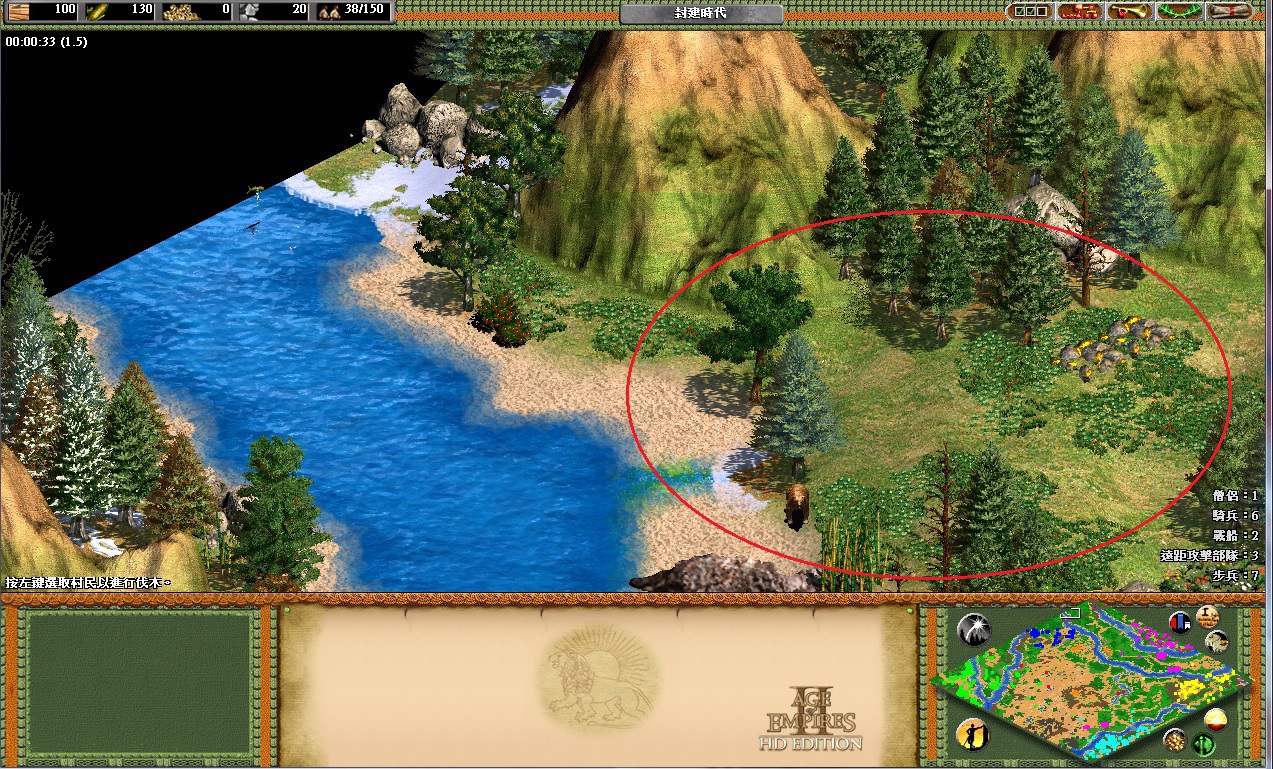Click the parchment-colored minimap button

(1217, 642)
